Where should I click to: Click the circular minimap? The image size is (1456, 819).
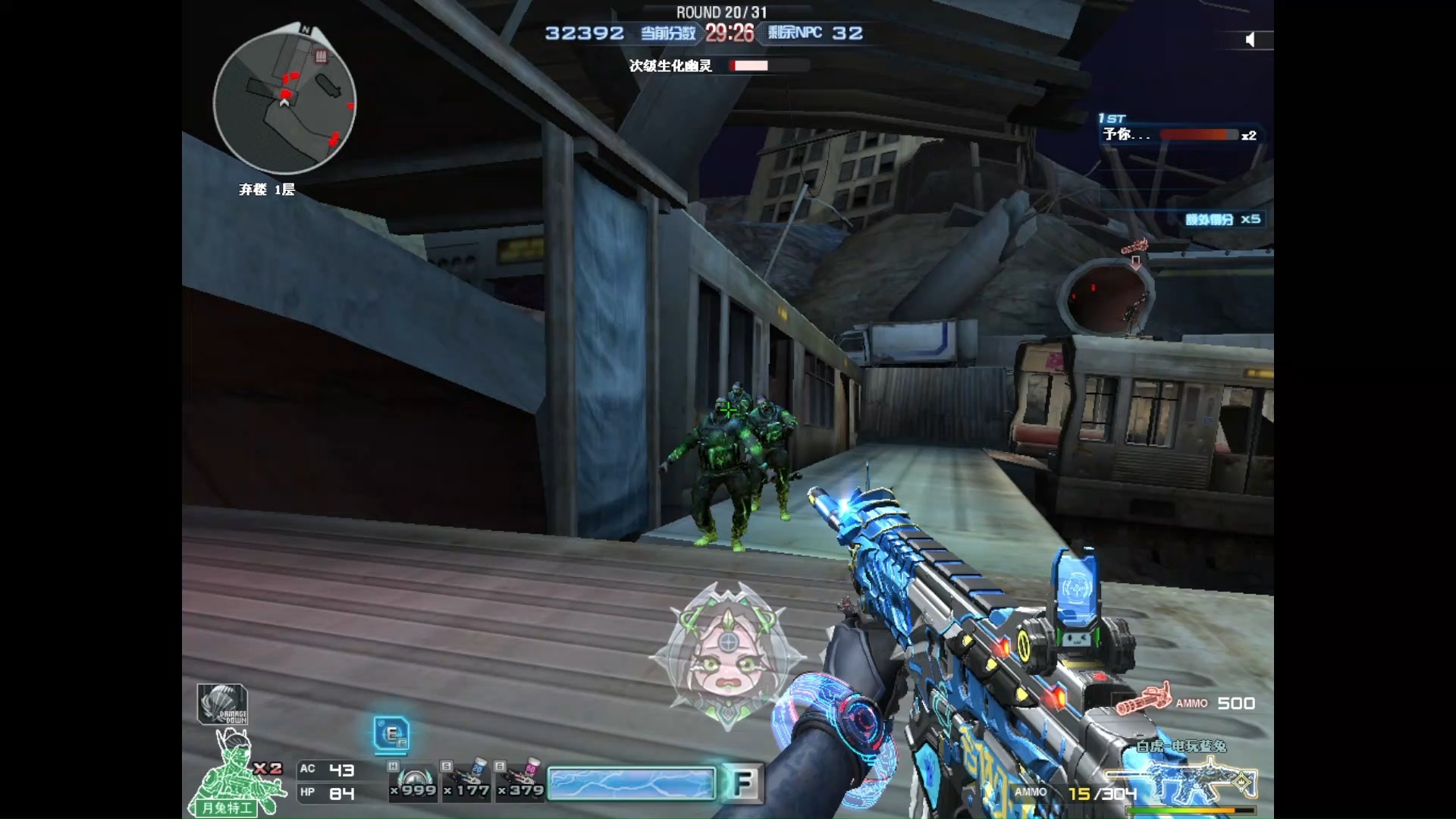[284, 100]
